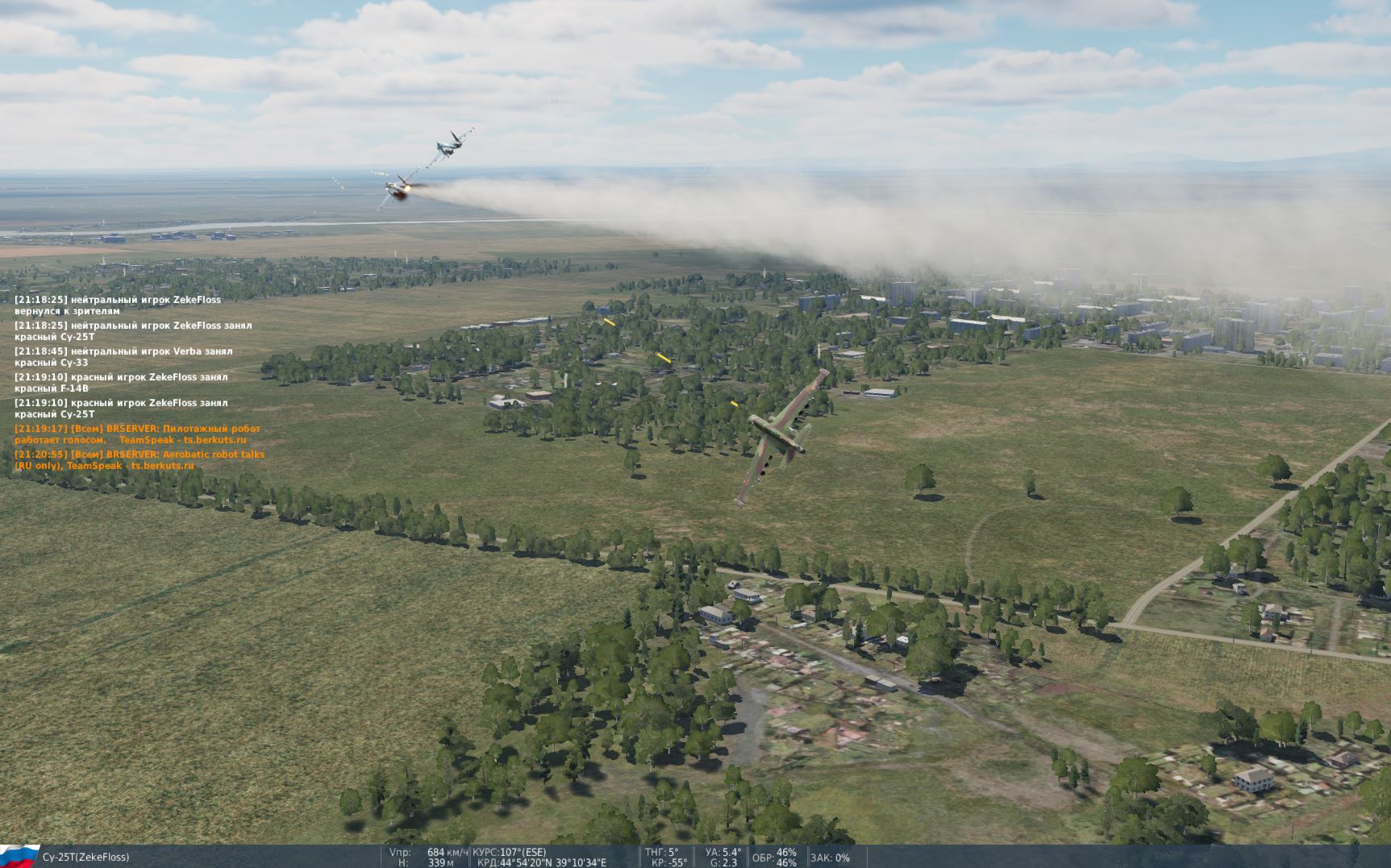Click the chat message about Verba taking Су-33
The width and height of the screenshot is (1391, 868).
click(123, 357)
